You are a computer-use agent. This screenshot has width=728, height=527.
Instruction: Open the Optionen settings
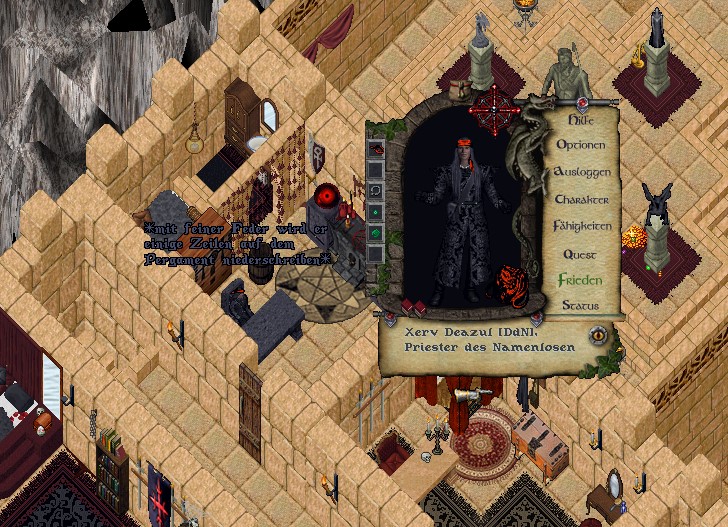tap(580, 145)
